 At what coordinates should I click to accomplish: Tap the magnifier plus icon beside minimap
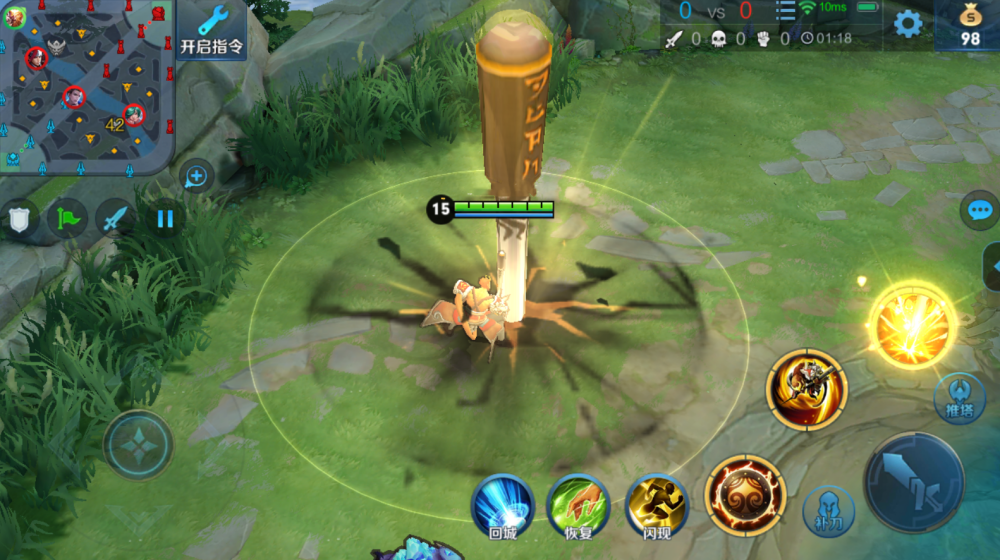click(x=197, y=177)
